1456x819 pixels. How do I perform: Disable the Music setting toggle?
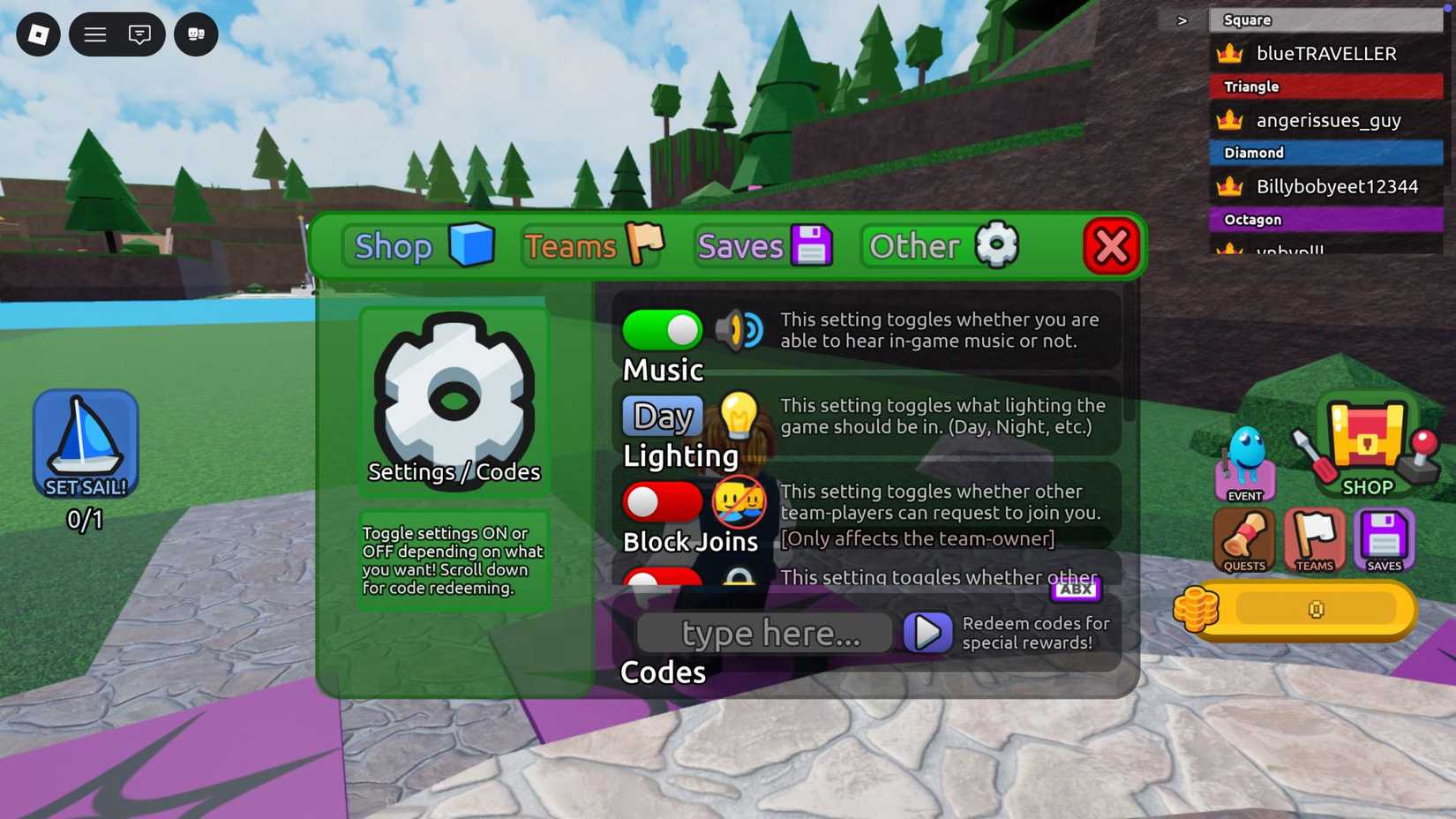662,330
